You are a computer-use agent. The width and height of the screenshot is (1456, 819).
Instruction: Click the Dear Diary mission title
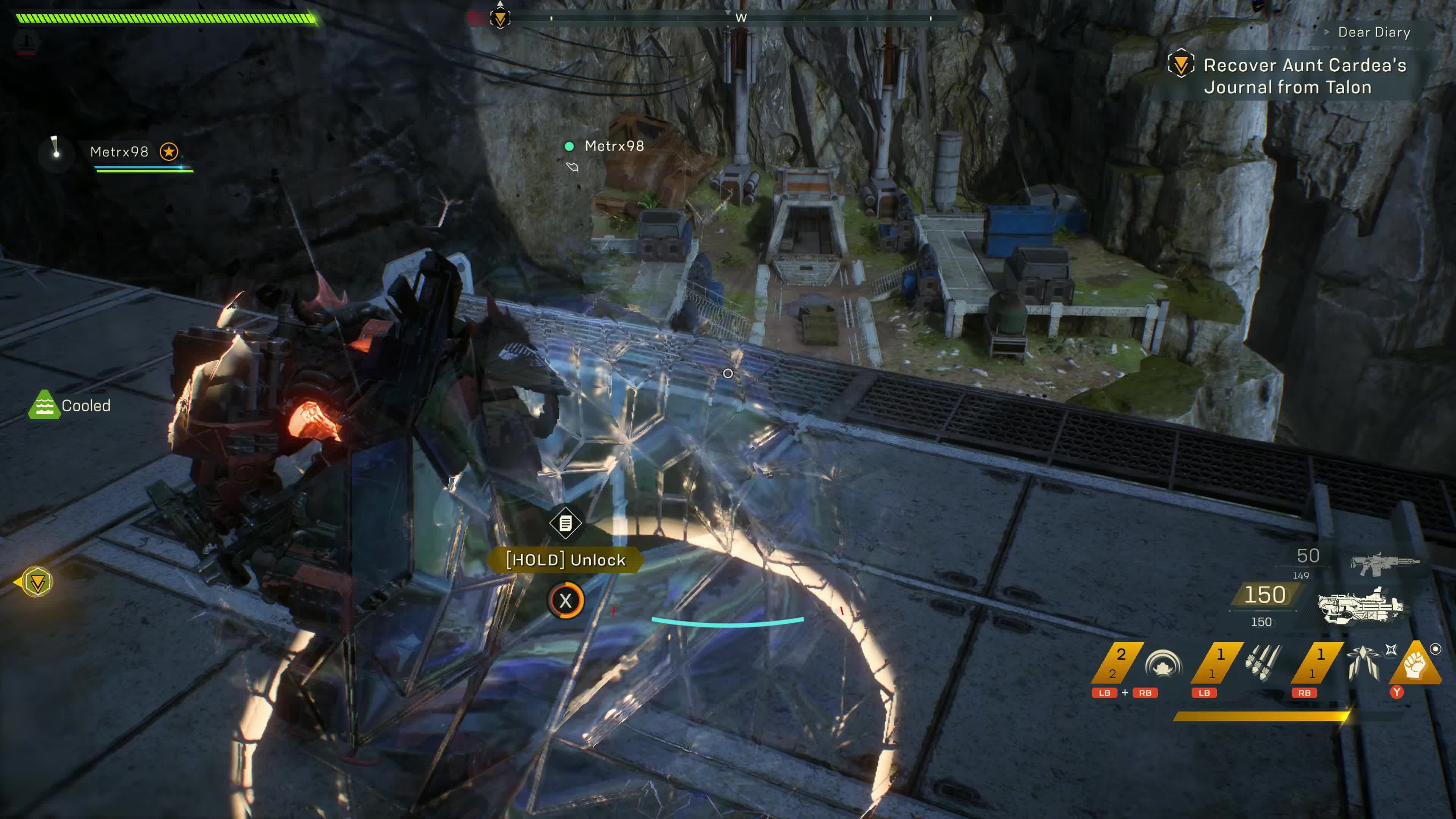[1373, 32]
